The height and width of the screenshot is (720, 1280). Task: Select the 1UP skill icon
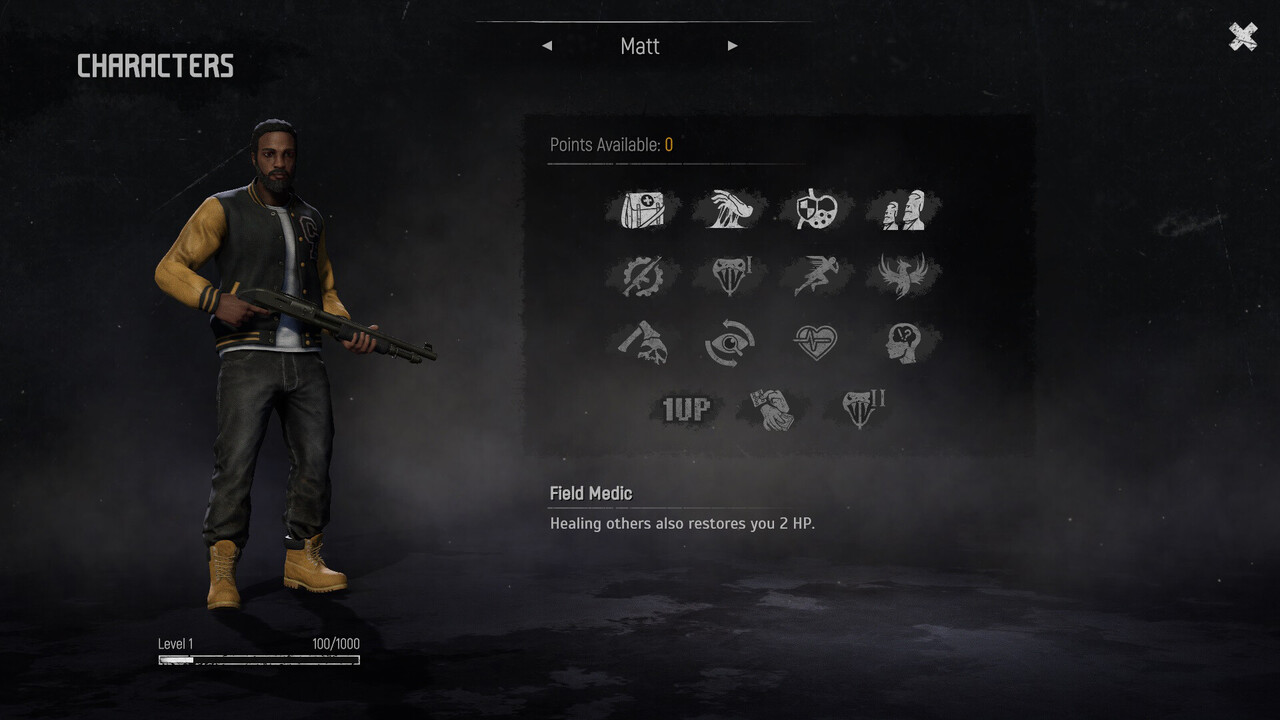tap(686, 409)
